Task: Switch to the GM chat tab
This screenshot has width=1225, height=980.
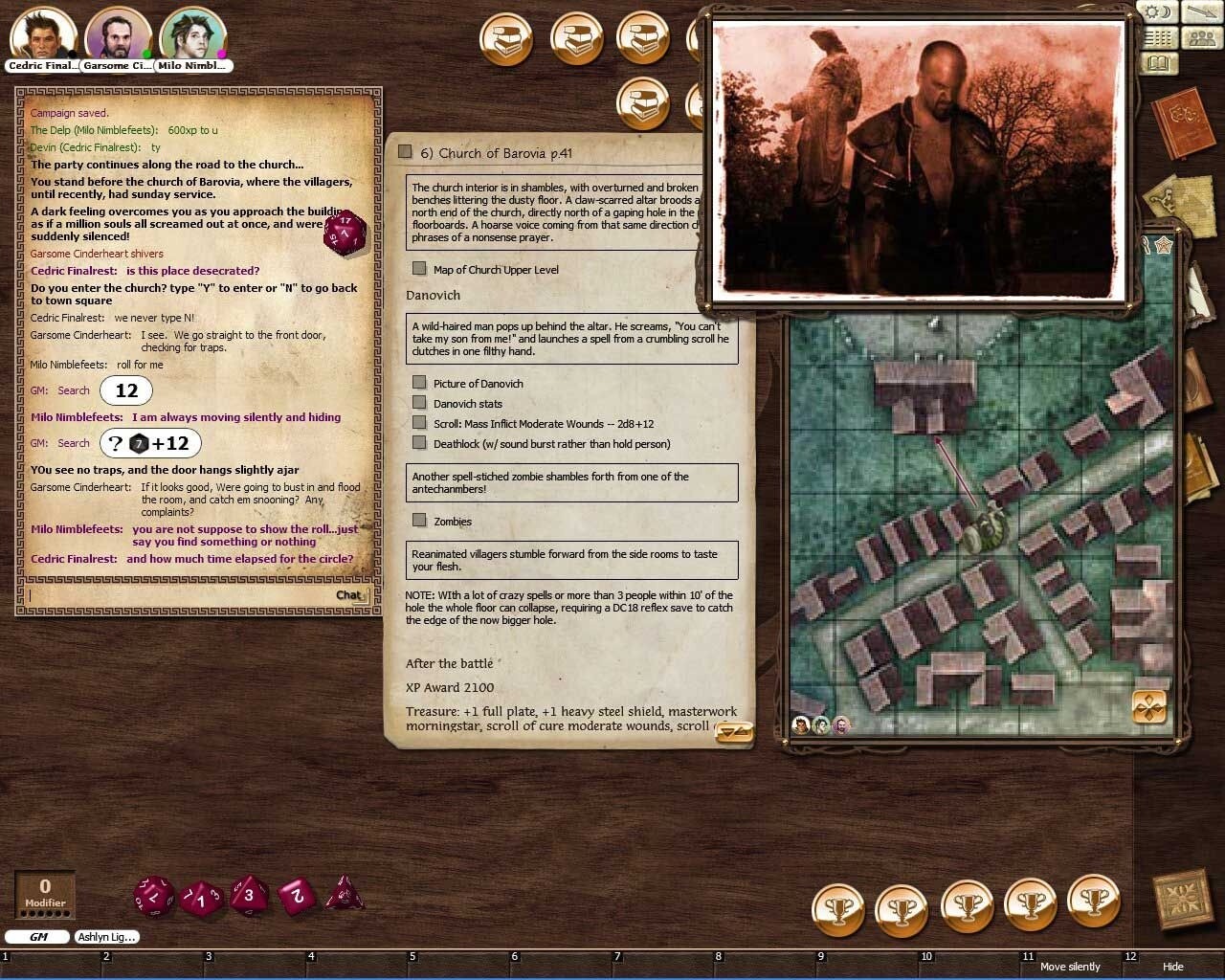Action: click(x=37, y=937)
